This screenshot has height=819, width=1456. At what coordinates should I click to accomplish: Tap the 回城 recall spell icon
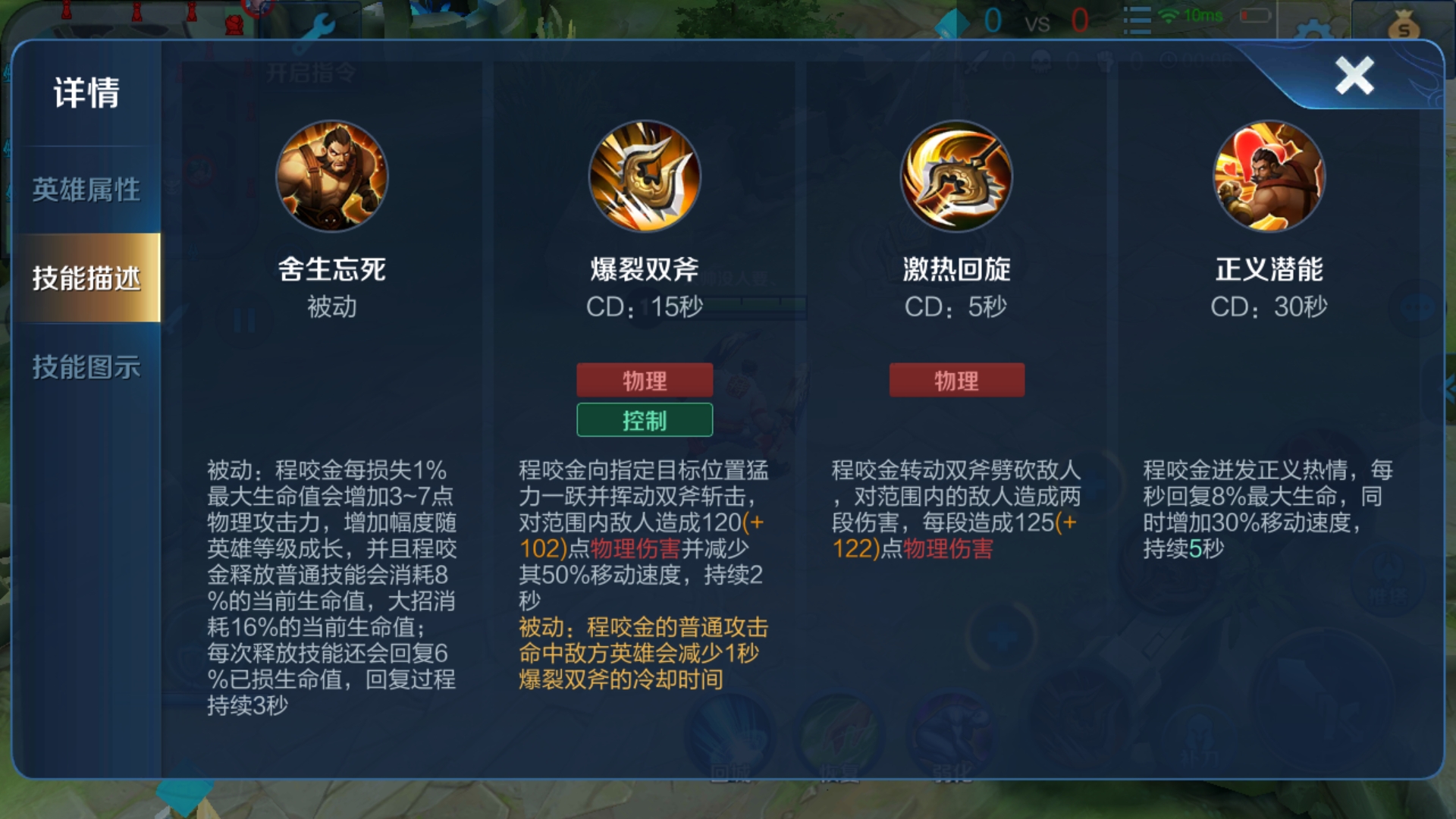tap(730, 732)
